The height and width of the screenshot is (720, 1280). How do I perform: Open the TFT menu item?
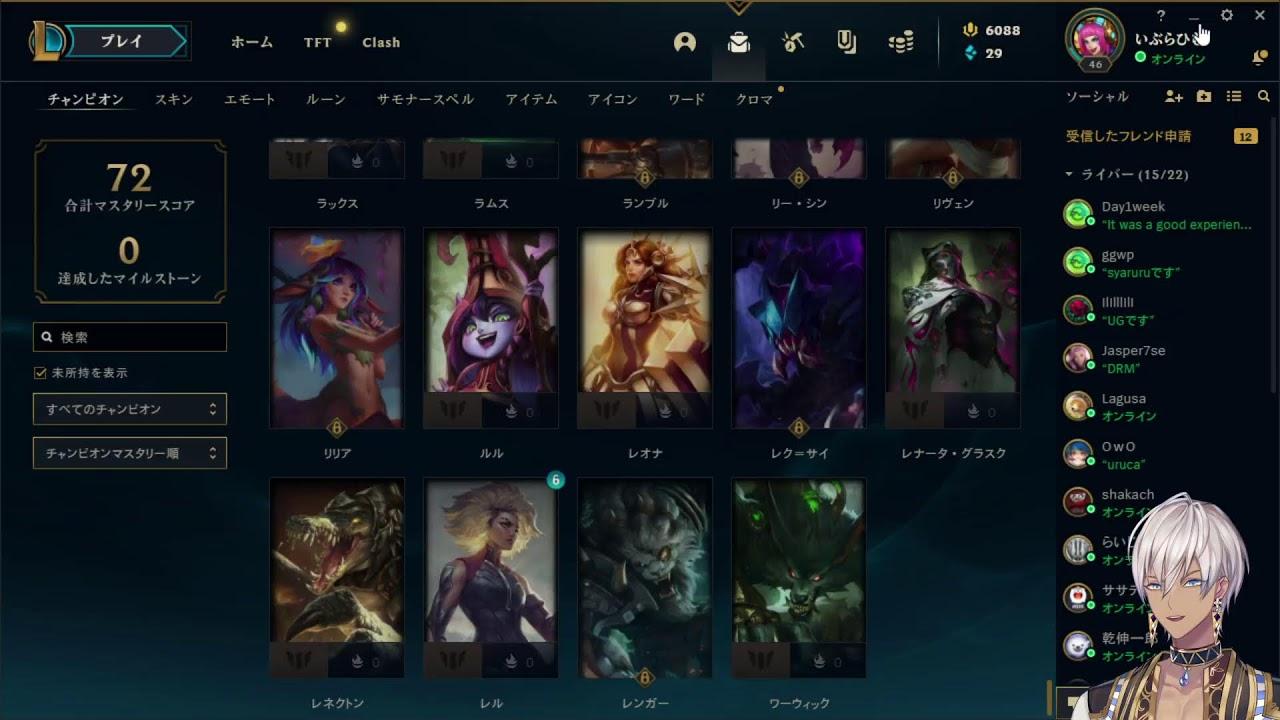[317, 43]
